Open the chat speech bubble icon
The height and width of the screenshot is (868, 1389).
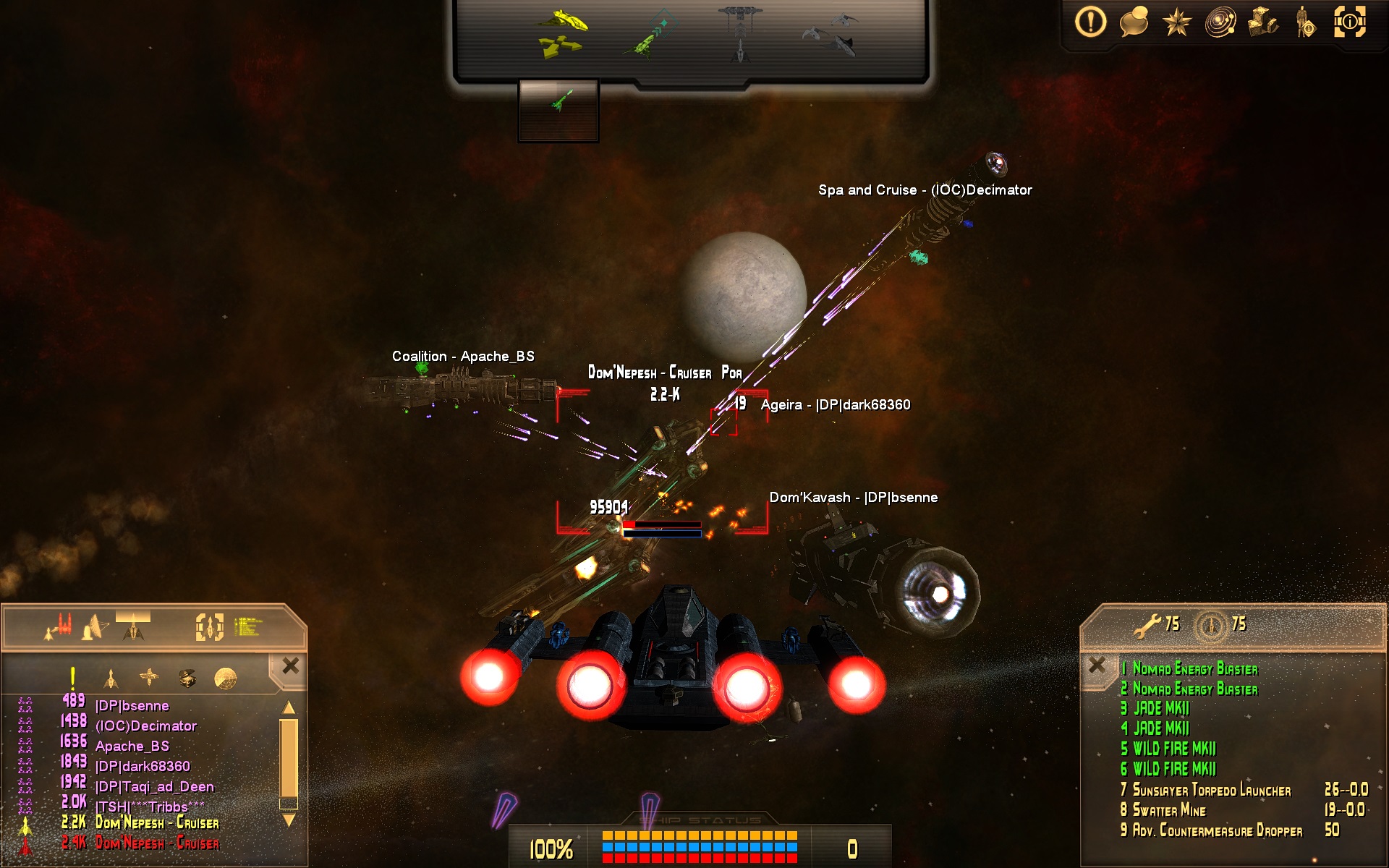pos(1134,22)
